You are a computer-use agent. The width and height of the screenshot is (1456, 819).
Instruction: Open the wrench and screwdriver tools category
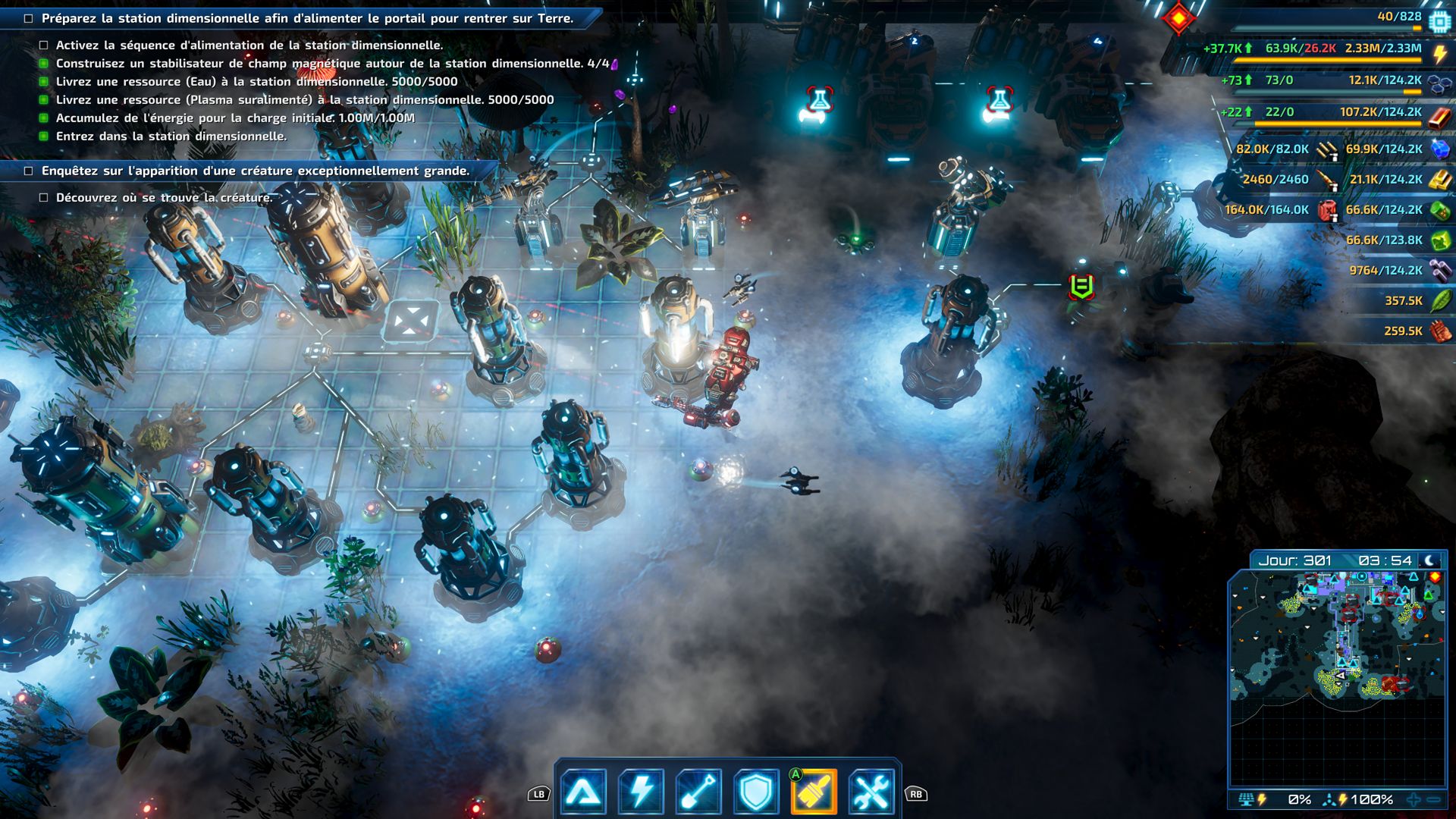[871, 792]
